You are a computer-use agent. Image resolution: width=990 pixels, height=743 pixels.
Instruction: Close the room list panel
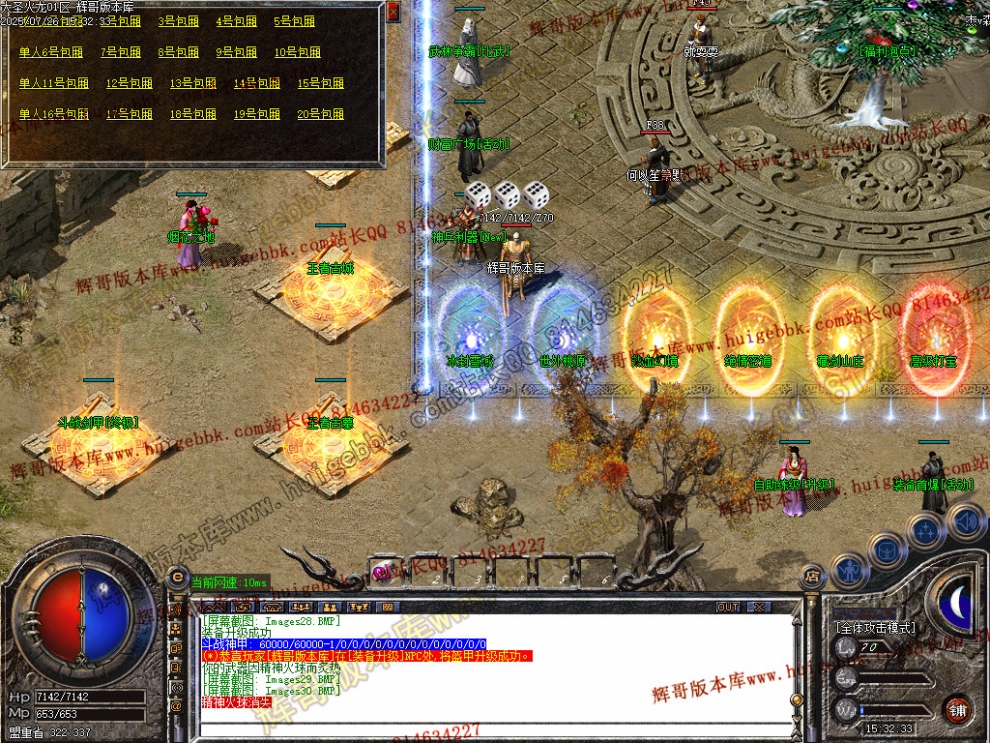(x=393, y=11)
